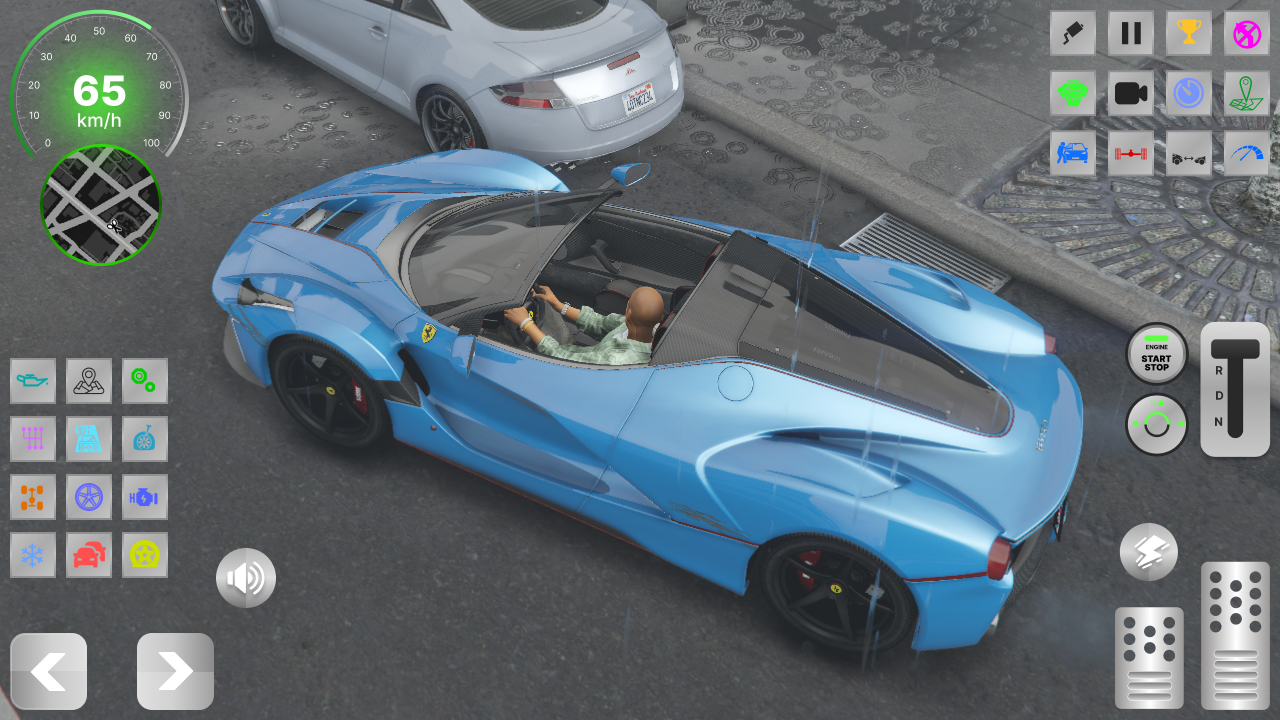The height and width of the screenshot is (720, 1280).
Task: Select the purple gear-shifter pattern icon
Action: click(x=33, y=439)
